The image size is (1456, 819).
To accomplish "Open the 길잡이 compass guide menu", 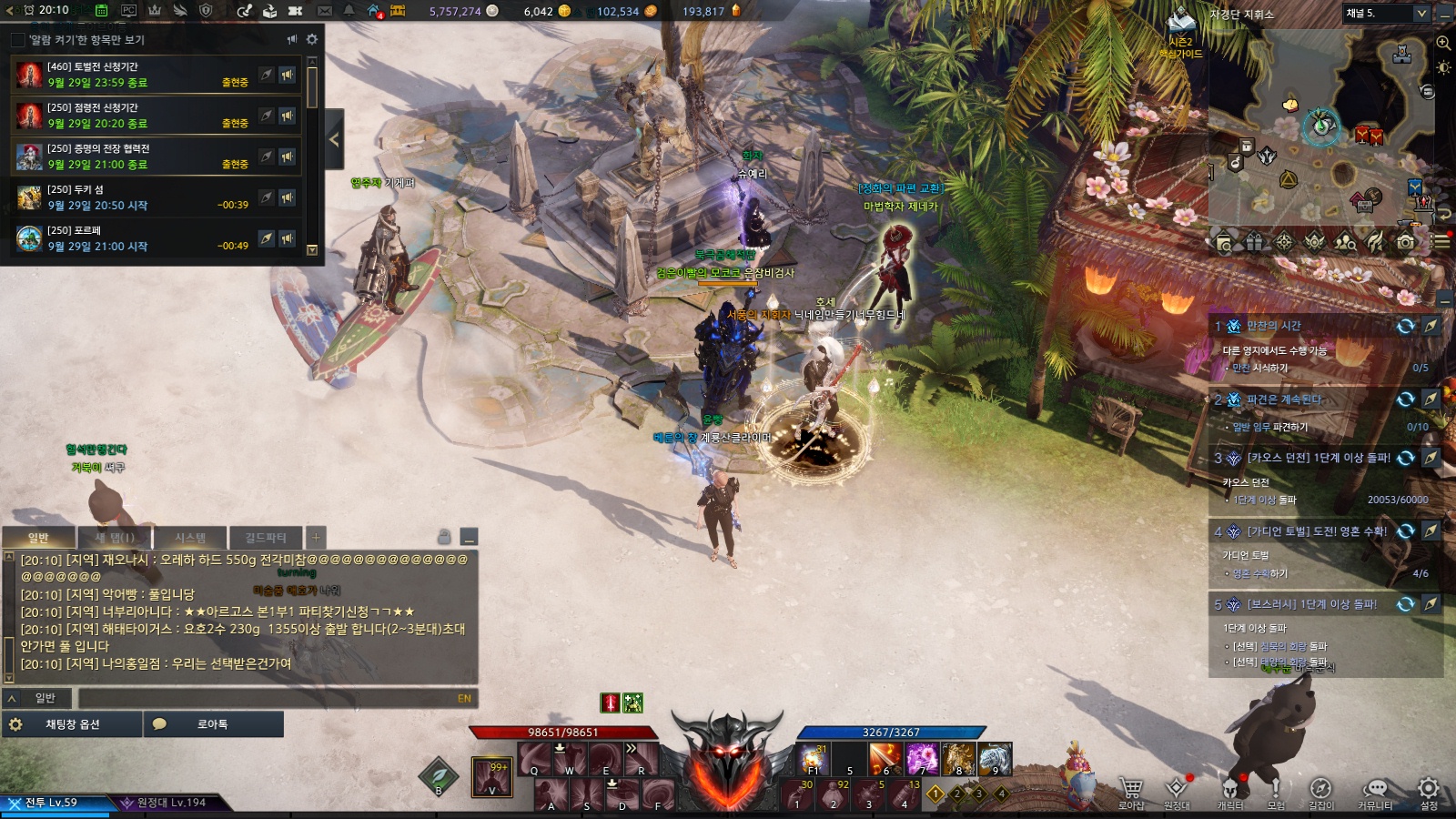I will point(1320,791).
